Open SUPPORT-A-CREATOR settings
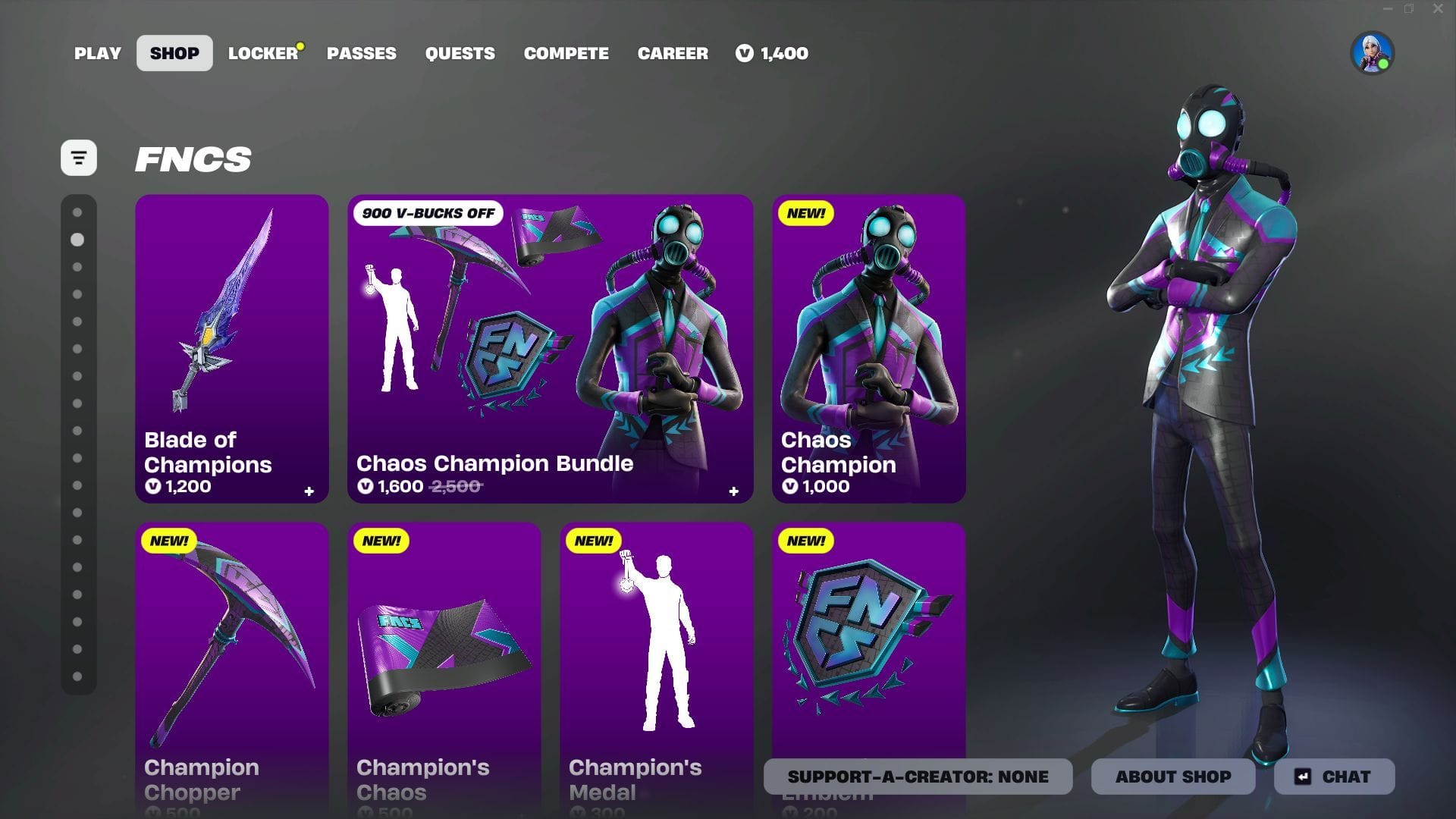 (x=918, y=776)
